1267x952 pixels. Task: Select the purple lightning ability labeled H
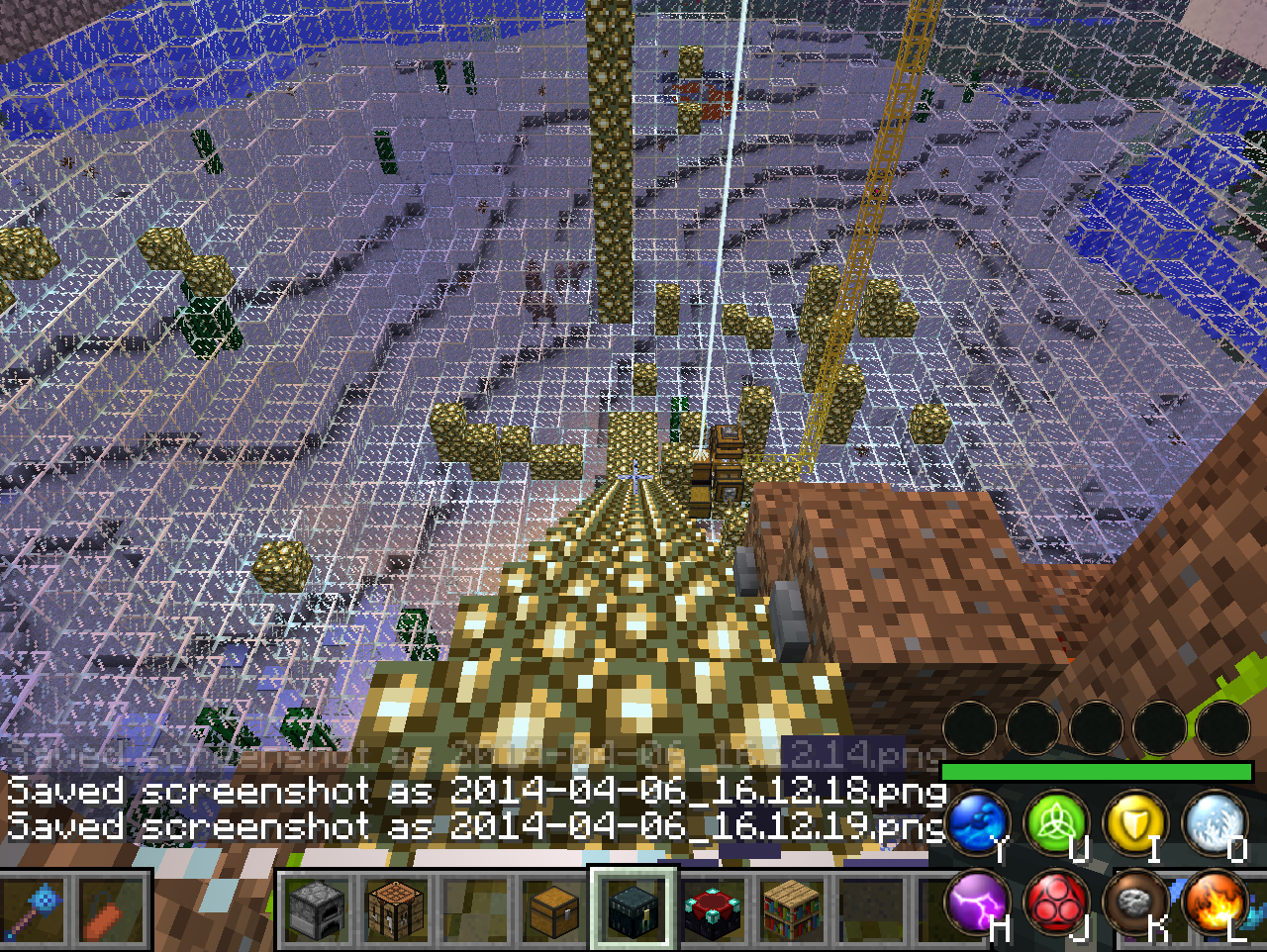(x=978, y=904)
